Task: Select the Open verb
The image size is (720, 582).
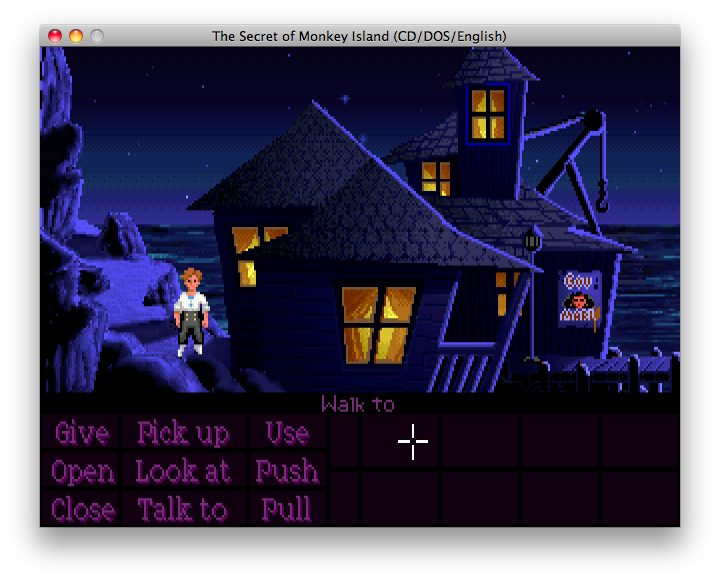Action: pos(81,471)
